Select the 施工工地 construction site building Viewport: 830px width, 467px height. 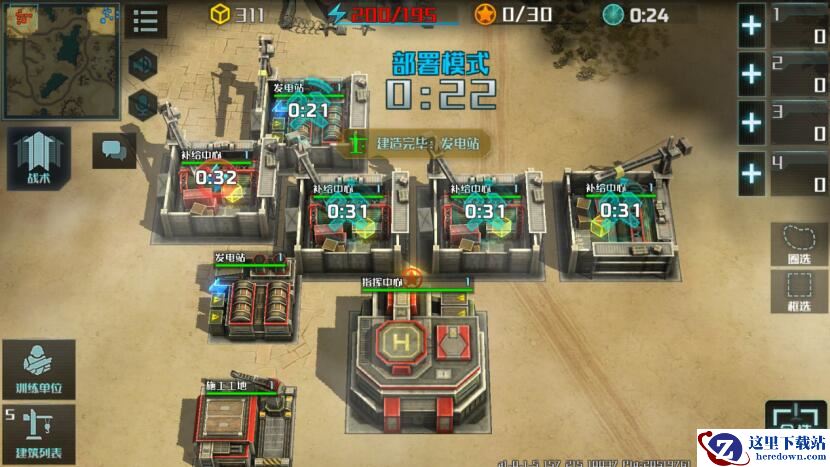(x=235, y=425)
